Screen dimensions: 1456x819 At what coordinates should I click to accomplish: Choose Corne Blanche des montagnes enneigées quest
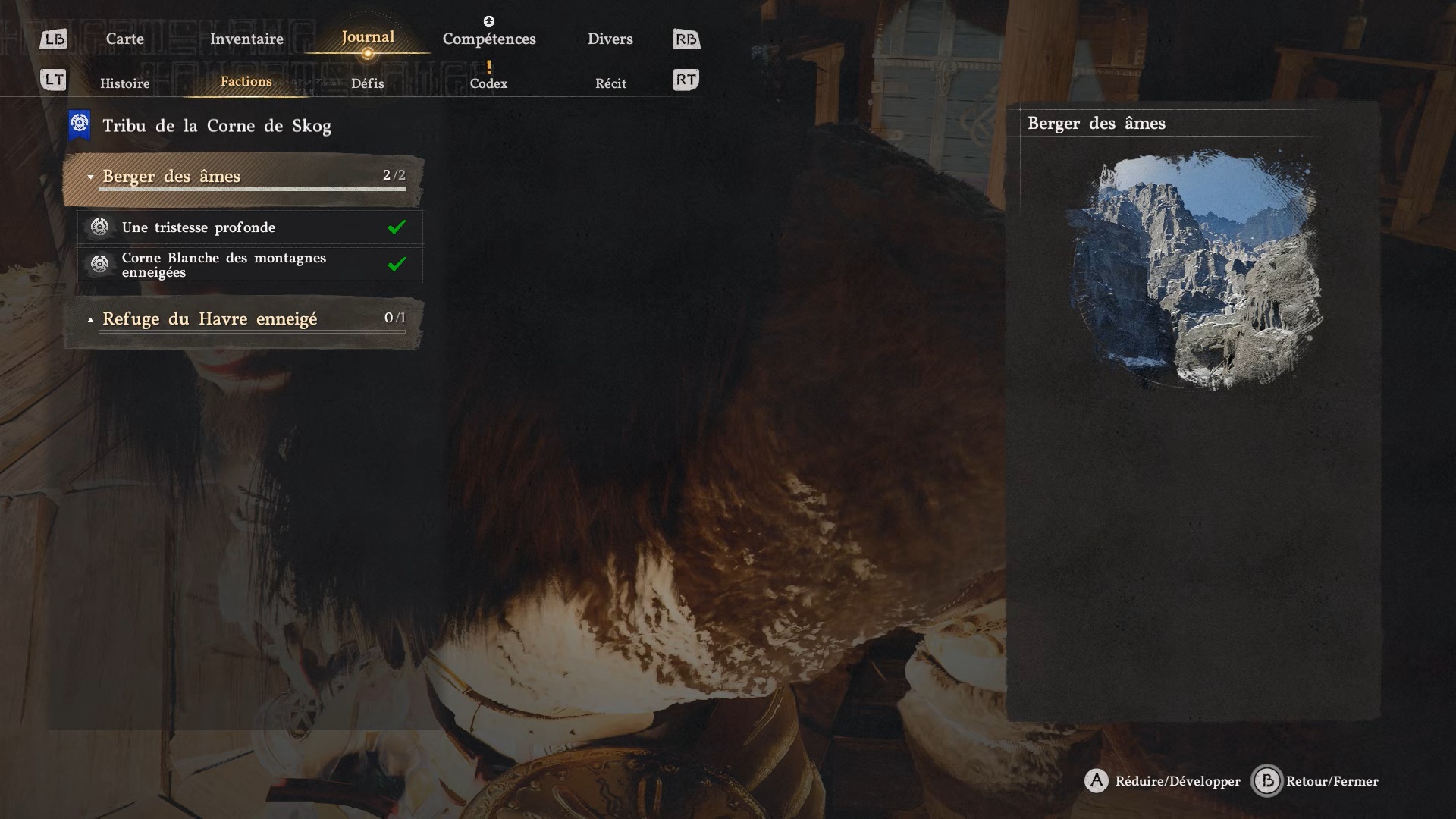pos(250,265)
